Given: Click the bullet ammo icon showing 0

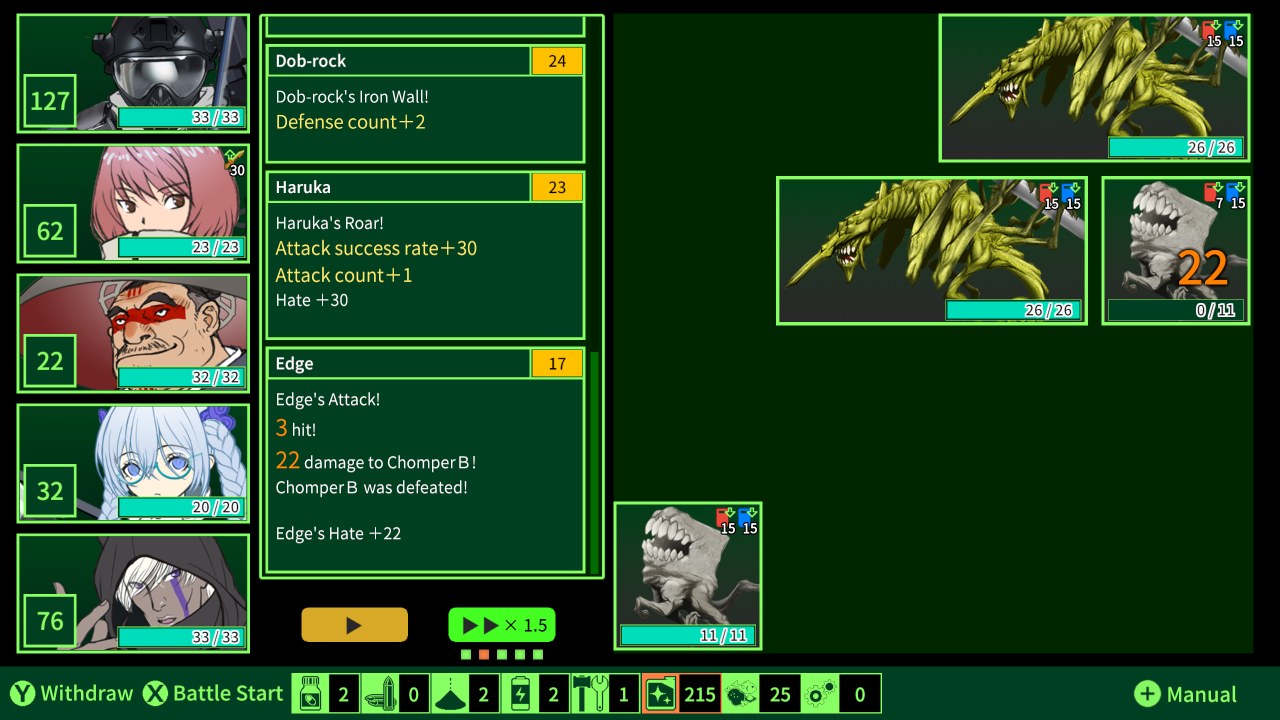Looking at the screenshot, I should tap(380, 693).
